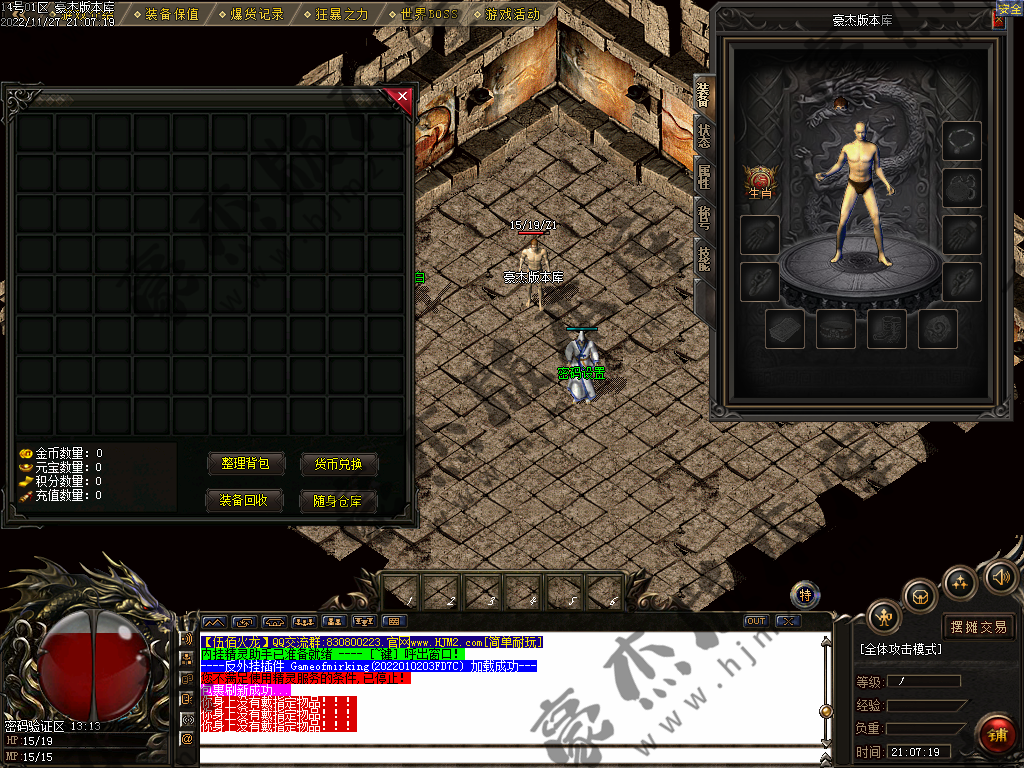Image resolution: width=1024 pixels, height=768 pixels.
Task: Close the character equipment panel
Action: pos(997,20)
